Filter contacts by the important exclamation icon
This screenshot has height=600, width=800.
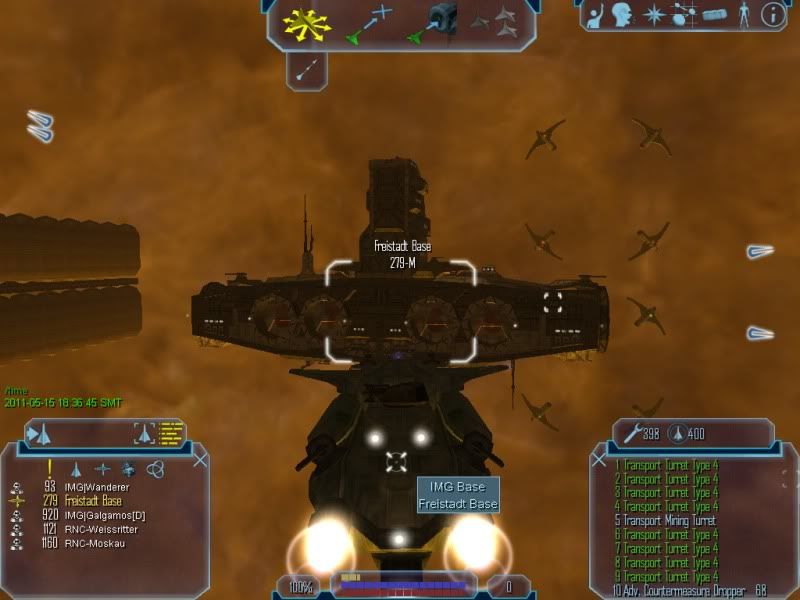point(49,468)
